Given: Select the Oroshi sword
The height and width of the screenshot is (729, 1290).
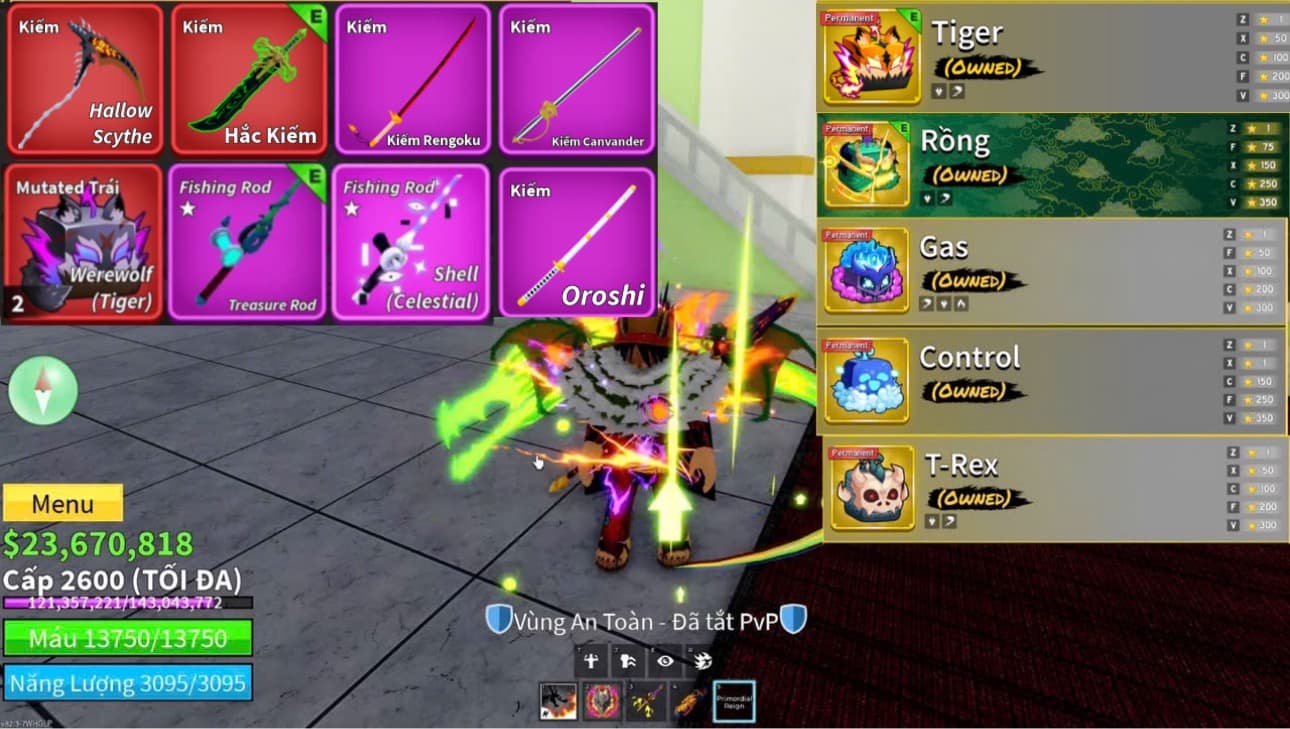Looking at the screenshot, I should pyautogui.click(x=577, y=243).
